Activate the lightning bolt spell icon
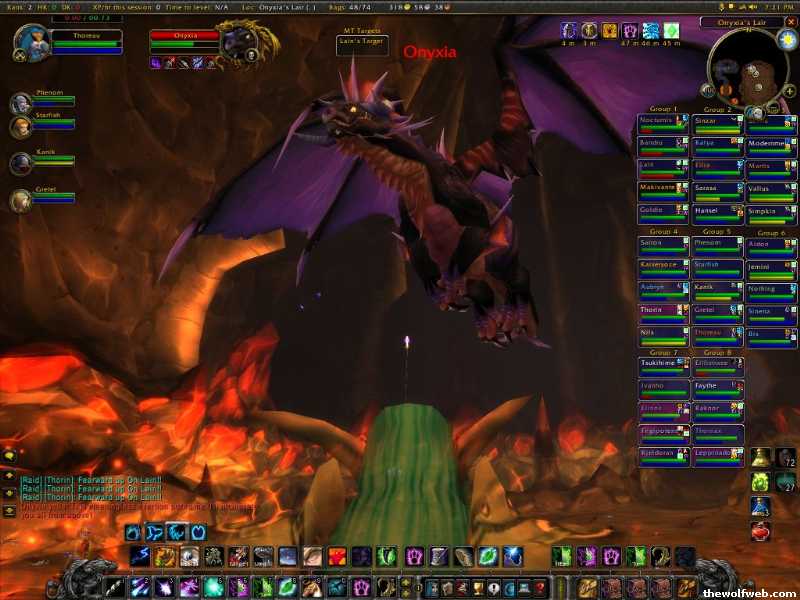800x600 pixels. tap(140, 557)
